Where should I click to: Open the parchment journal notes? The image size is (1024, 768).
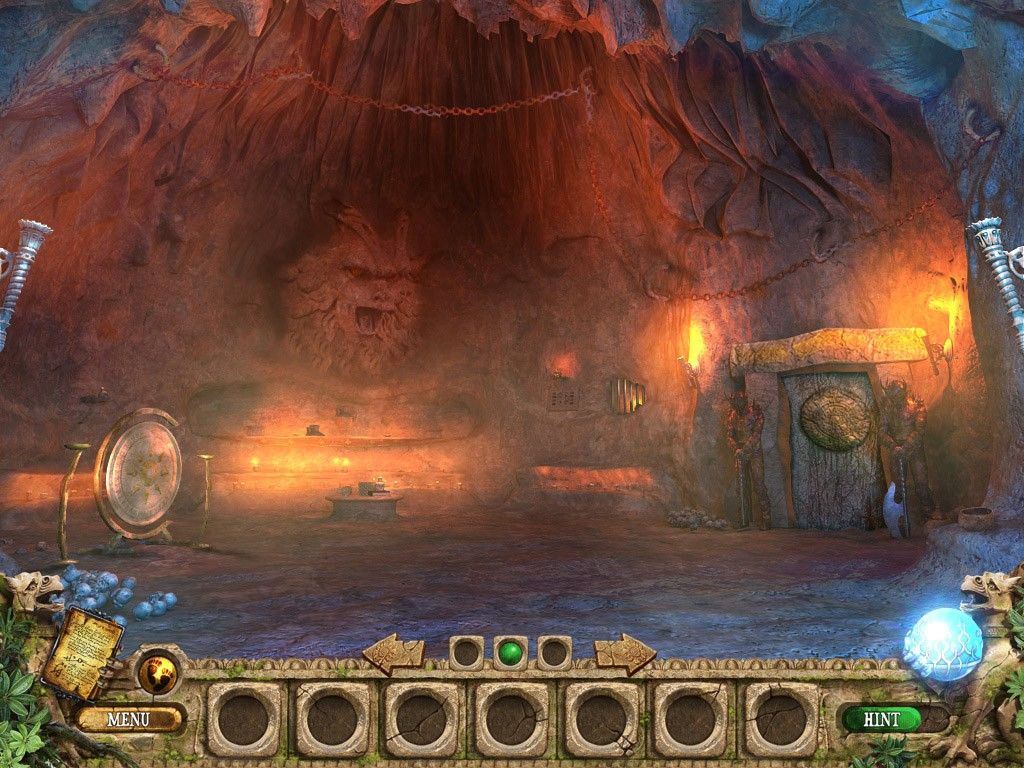[x=82, y=650]
